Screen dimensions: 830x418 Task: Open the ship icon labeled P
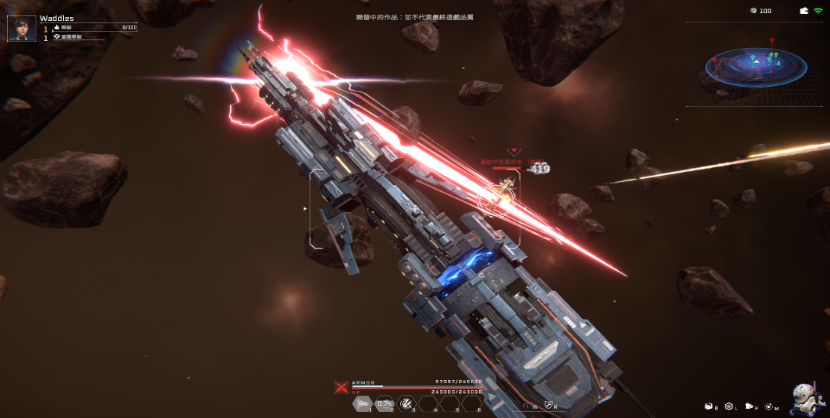[749, 405]
